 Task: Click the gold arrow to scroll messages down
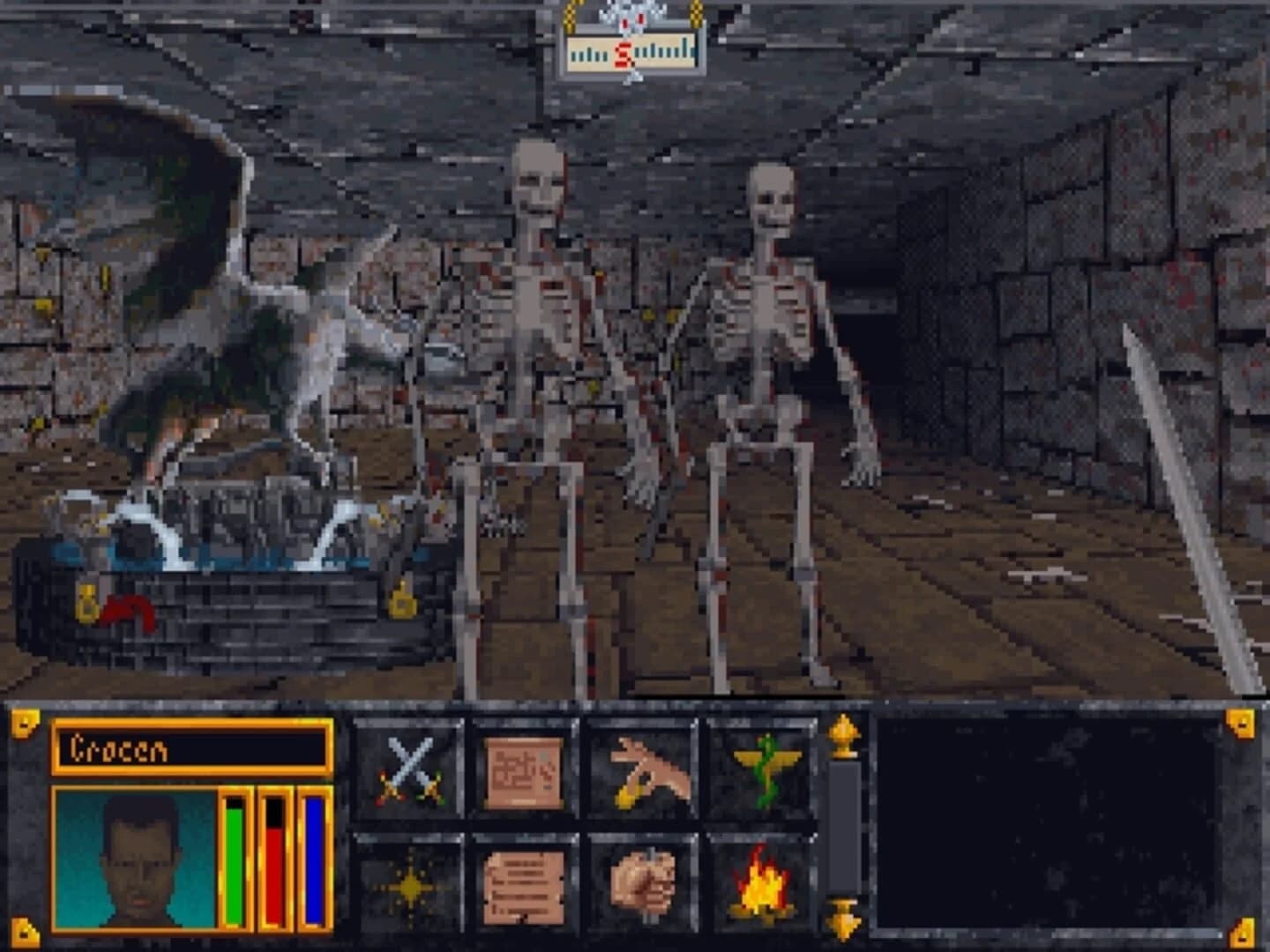coord(843,921)
